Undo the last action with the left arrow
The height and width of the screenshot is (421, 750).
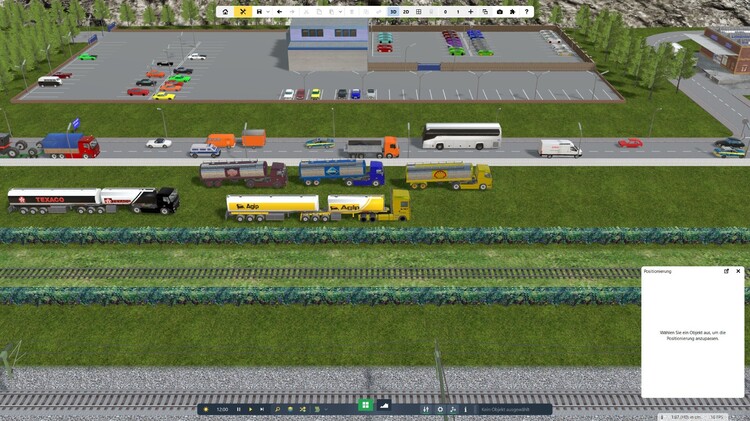pyautogui.click(x=279, y=12)
